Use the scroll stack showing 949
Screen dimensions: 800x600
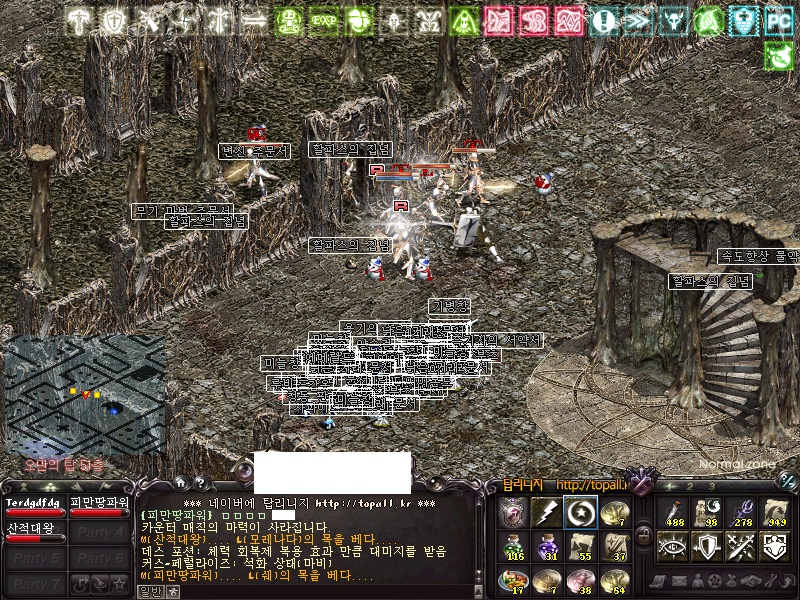click(x=776, y=513)
